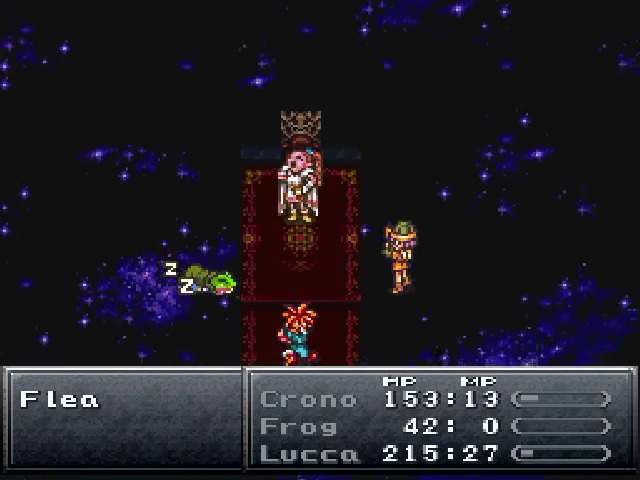Pick Lucca from the party list
Viewport: 640px width, 480px height.
308,453
